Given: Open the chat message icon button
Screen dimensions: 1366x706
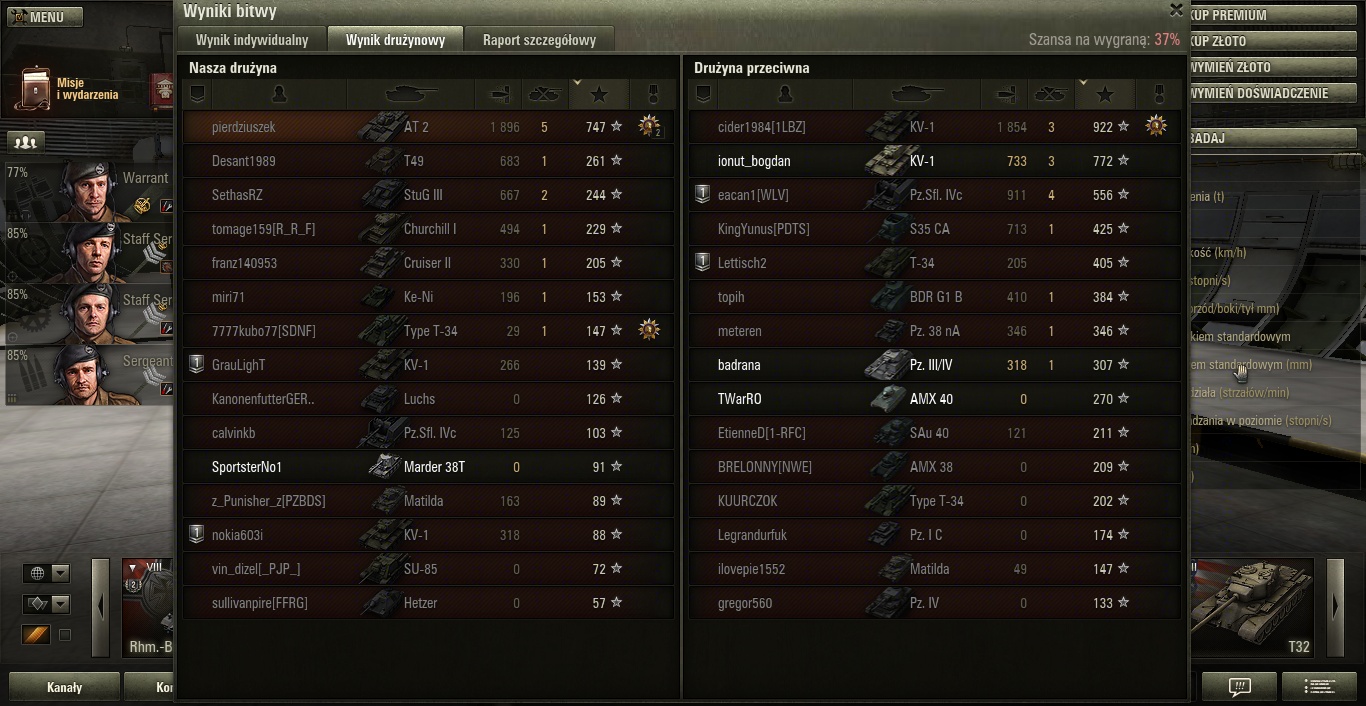Looking at the screenshot, I should (x=1239, y=687).
